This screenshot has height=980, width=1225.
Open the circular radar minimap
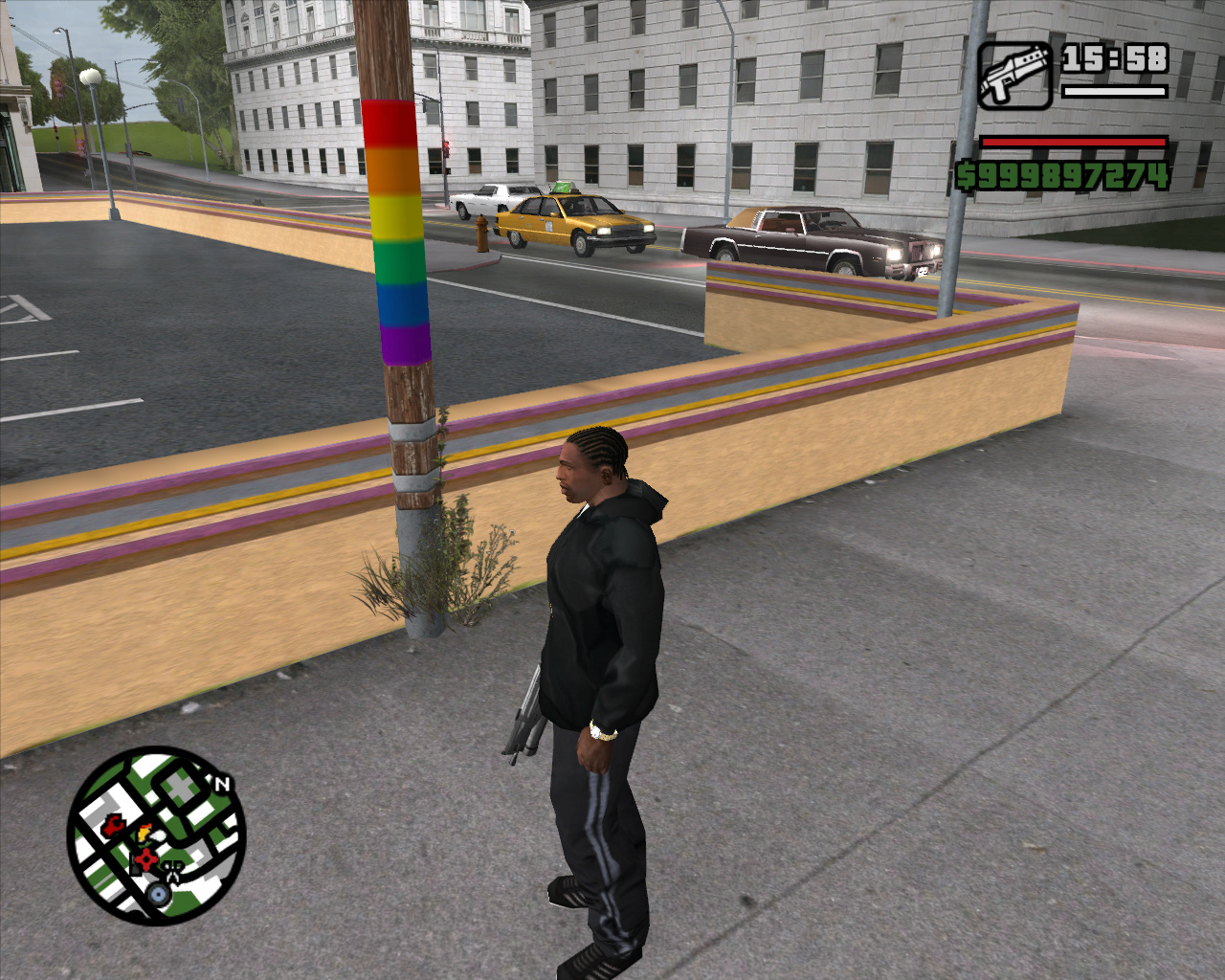click(x=156, y=835)
